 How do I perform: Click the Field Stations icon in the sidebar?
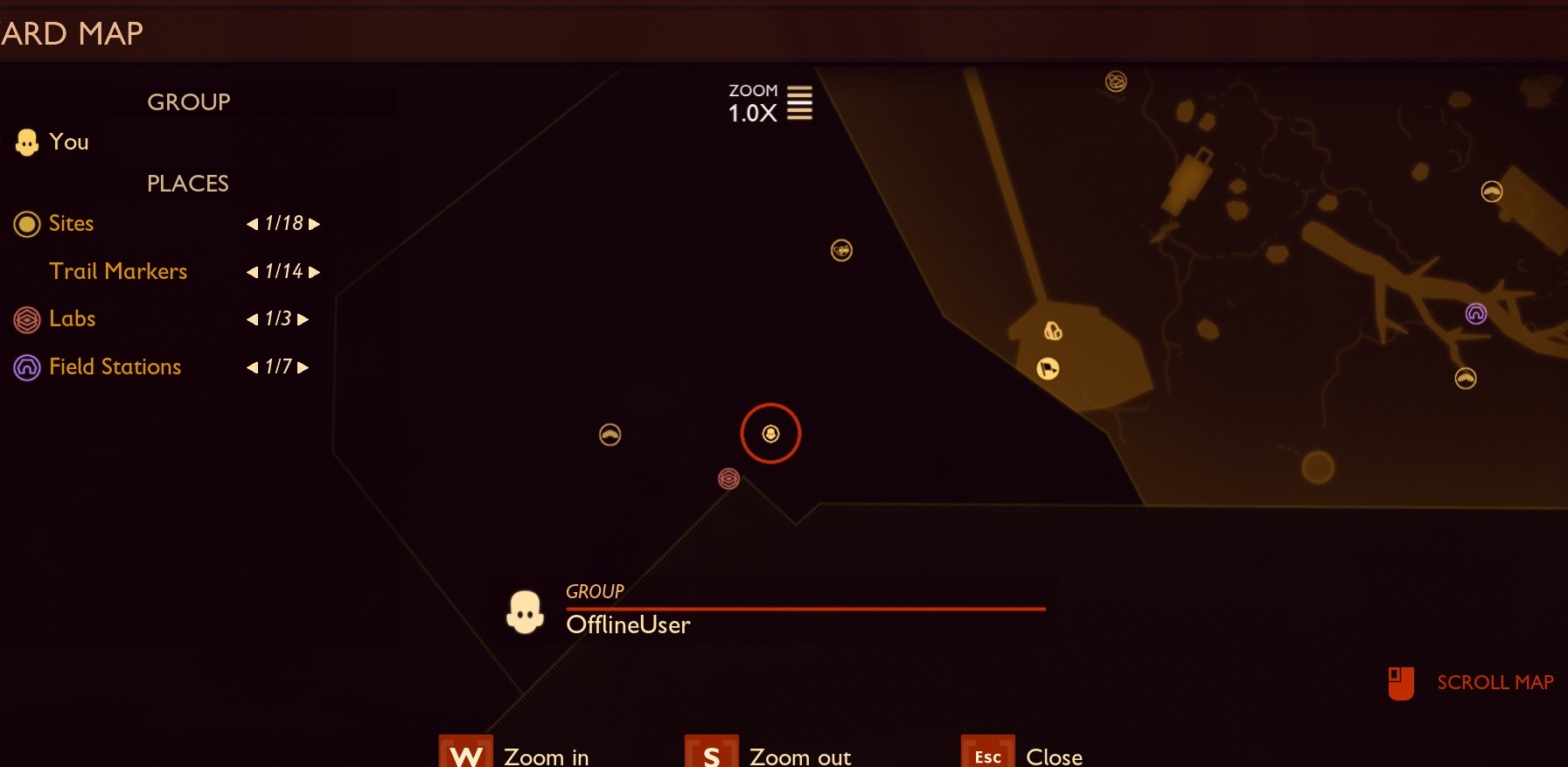(x=25, y=367)
